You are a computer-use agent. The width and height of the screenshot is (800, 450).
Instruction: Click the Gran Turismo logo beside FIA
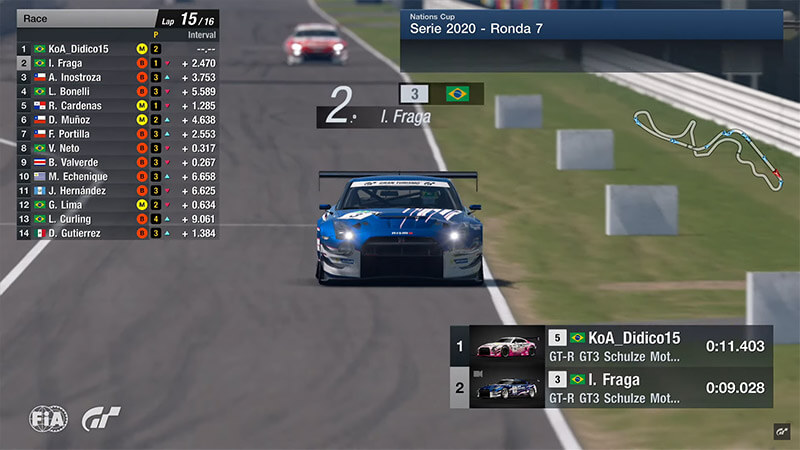[x=101, y=419]
